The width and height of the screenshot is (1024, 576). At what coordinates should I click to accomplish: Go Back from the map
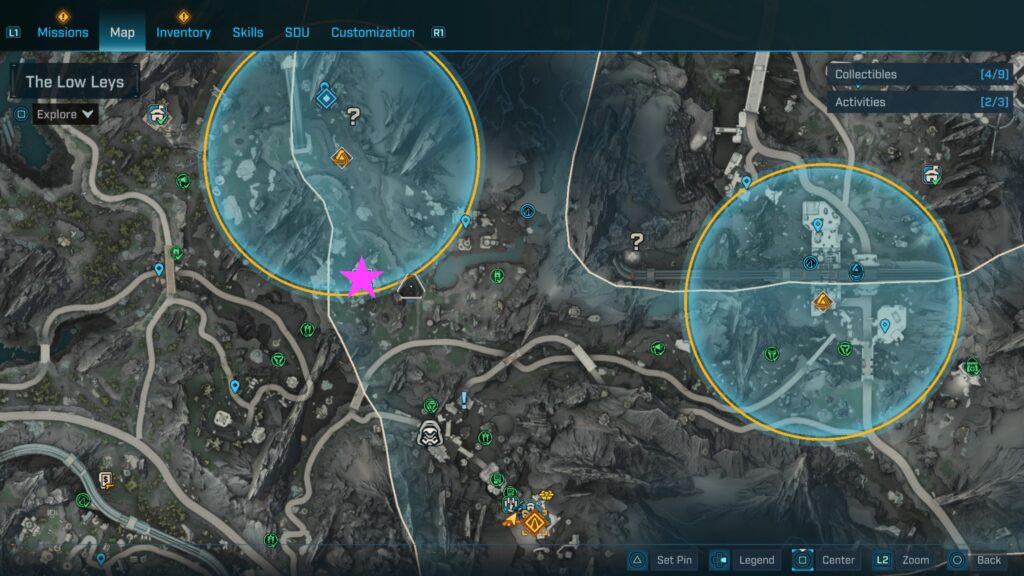[976, 560]
